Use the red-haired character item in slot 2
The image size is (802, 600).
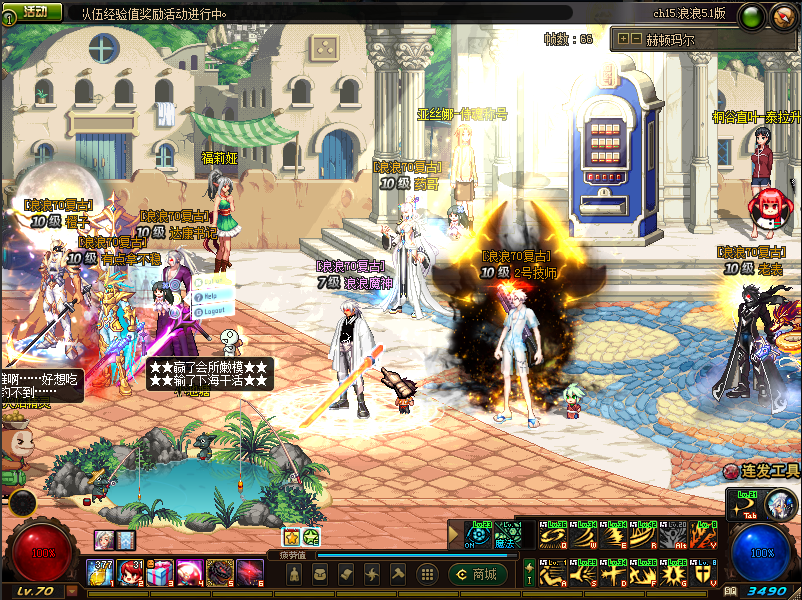(x=130, y=573)
